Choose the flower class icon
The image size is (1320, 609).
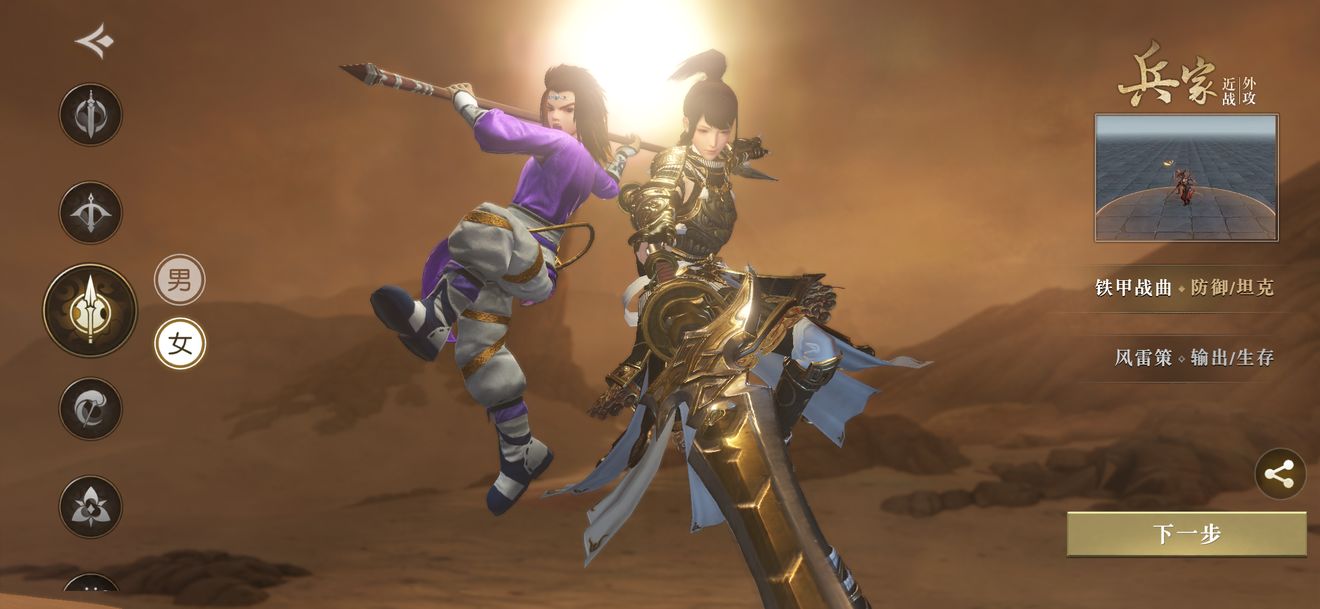tap(90, 506)
